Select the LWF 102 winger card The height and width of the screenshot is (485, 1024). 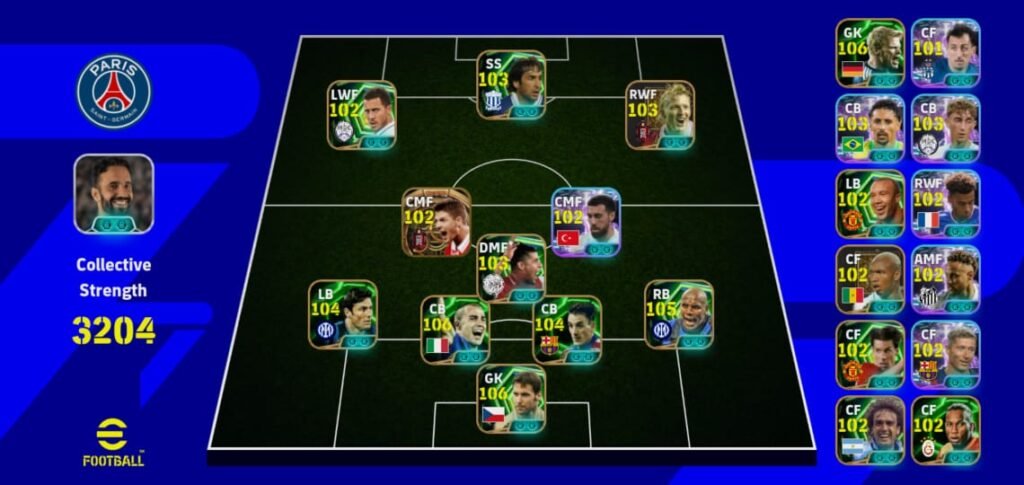click(x=361, y=115)
